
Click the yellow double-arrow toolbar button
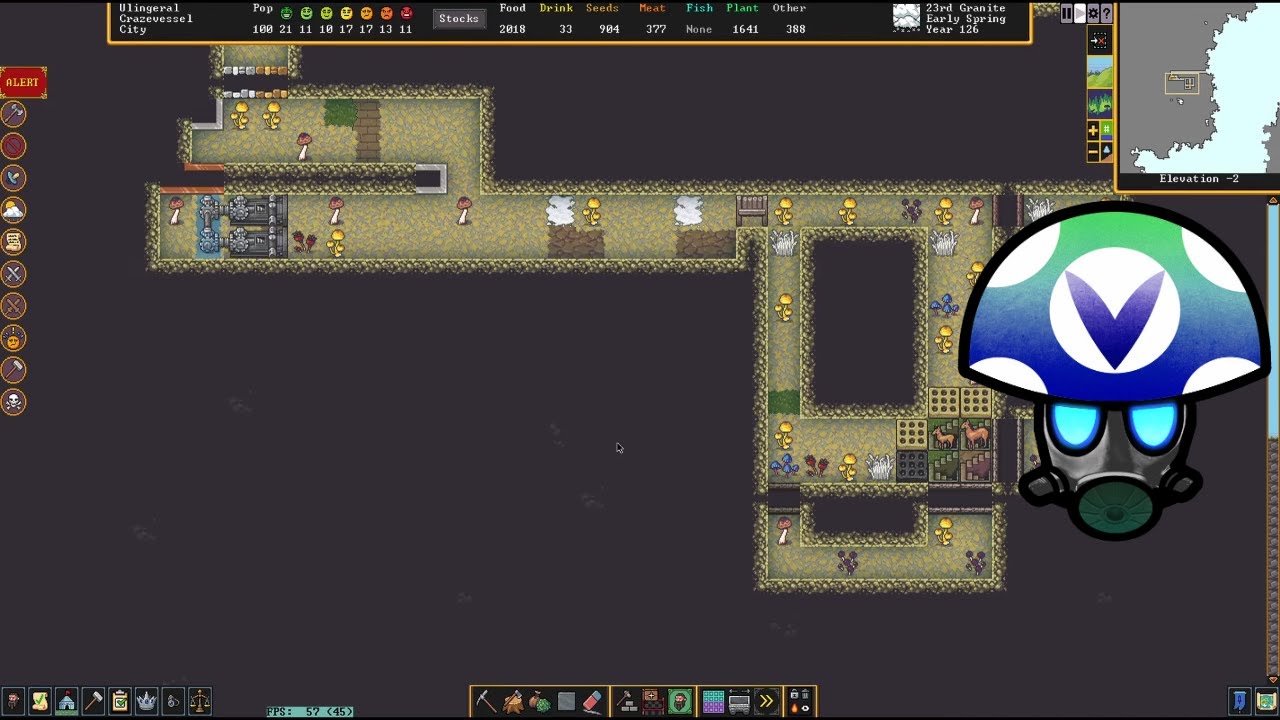(766, 701)
